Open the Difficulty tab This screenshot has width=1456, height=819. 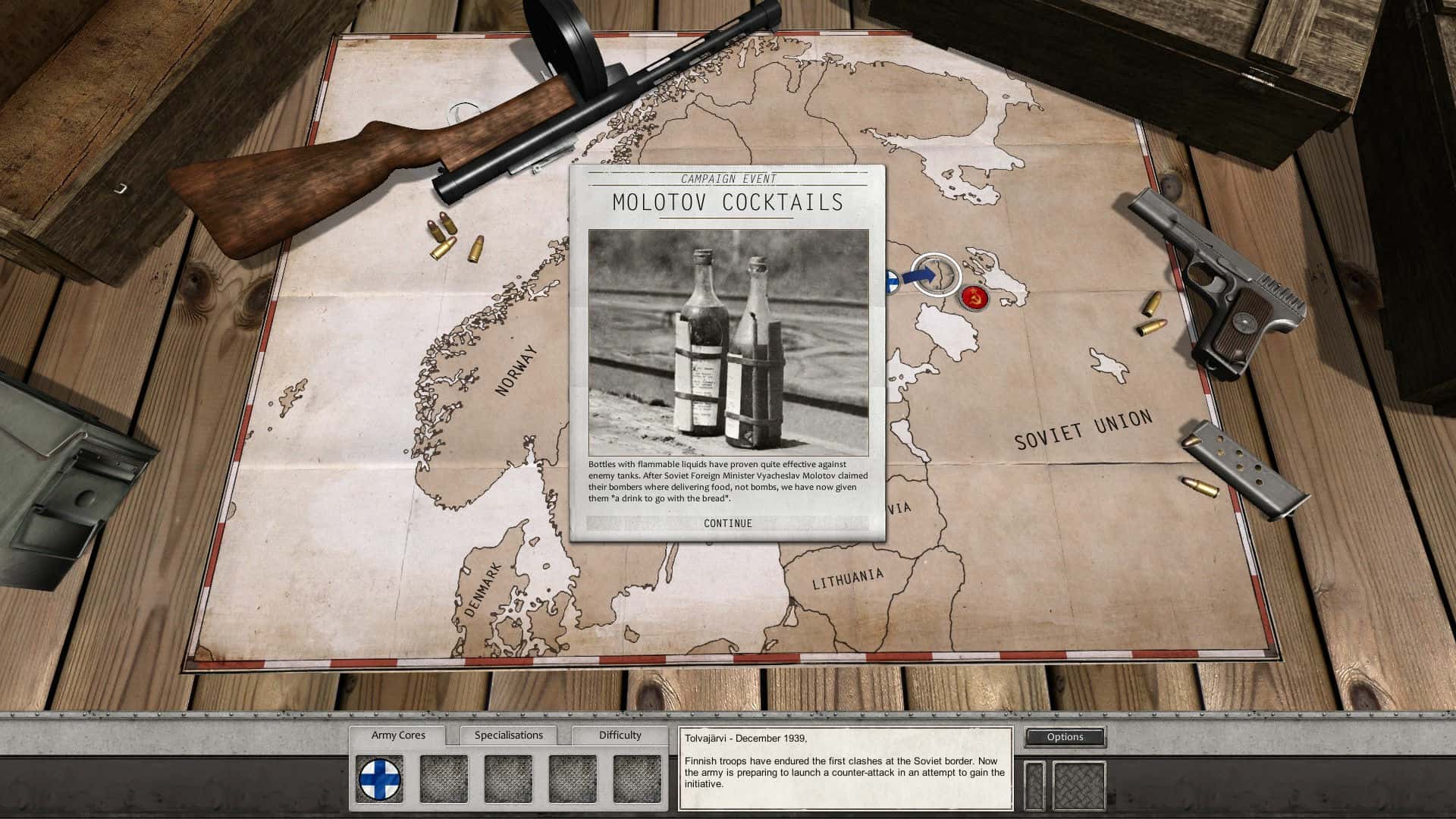tap(620, 735)
